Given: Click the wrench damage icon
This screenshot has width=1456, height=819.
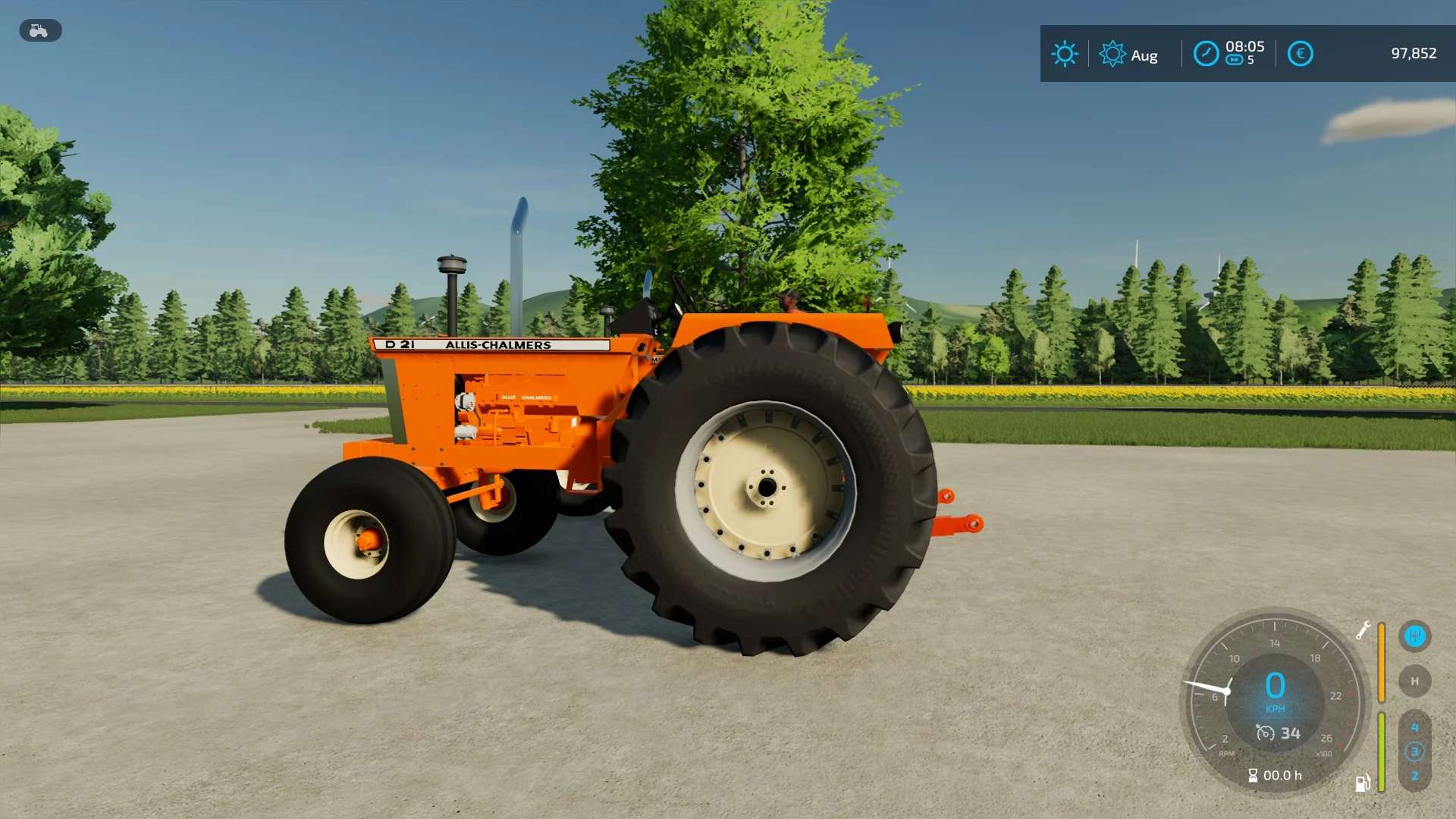Looking at the screenshot, I should [x=1363, y=630].
